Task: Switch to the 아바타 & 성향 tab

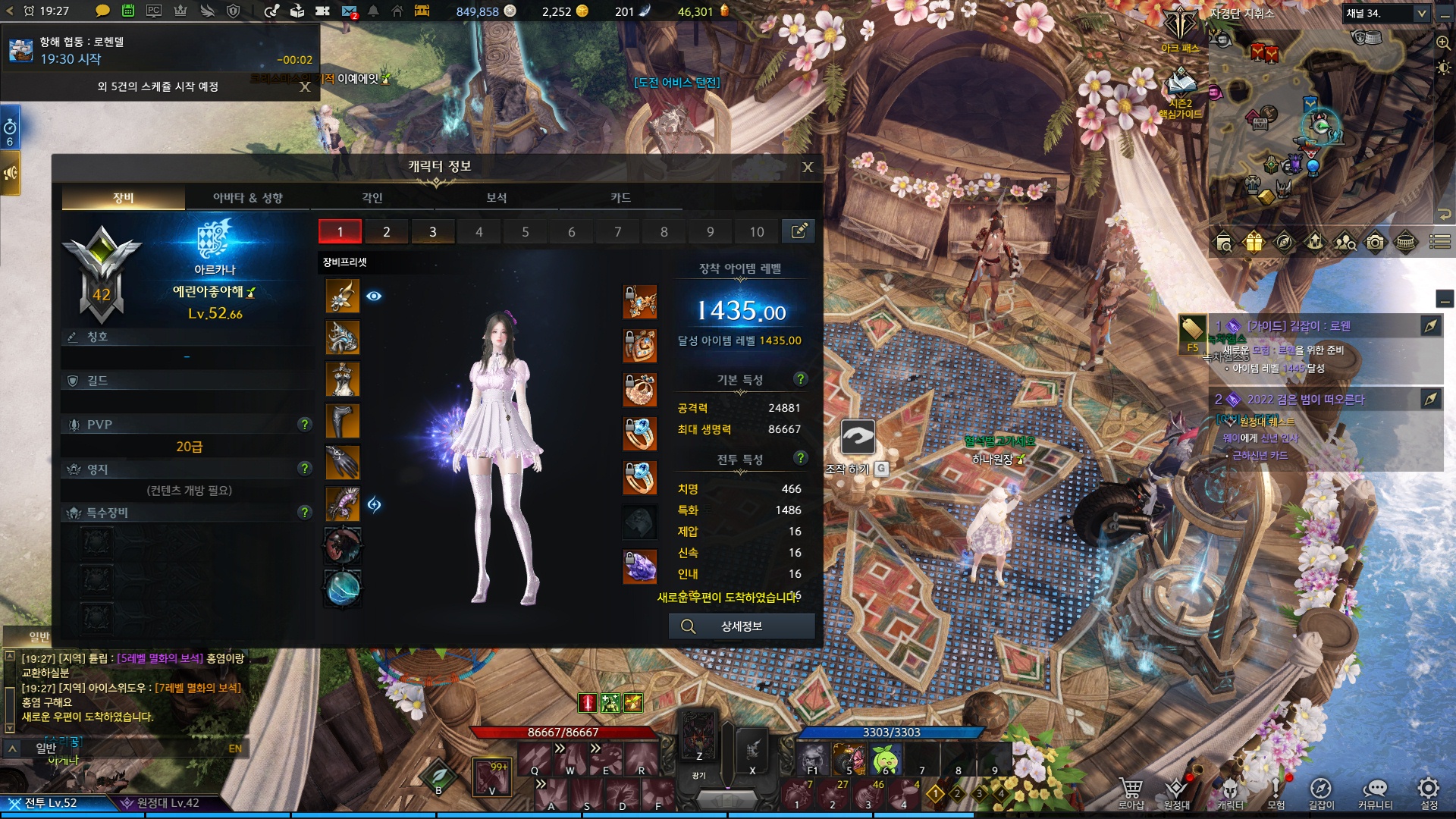Action: tap(247, 198)
